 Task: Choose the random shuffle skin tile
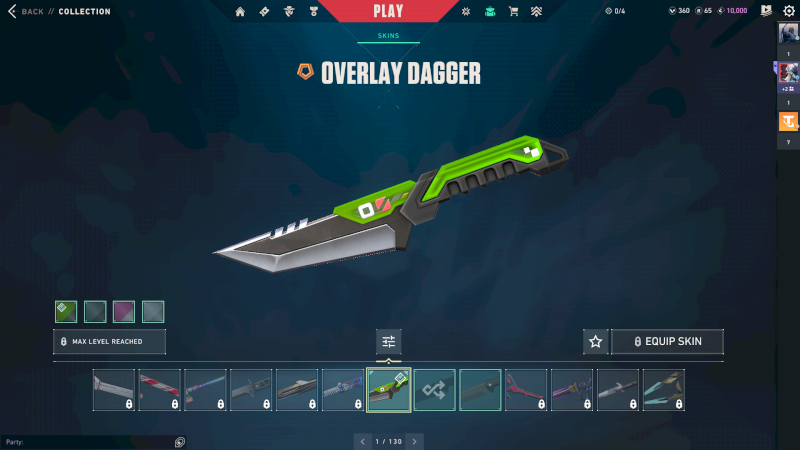point(435,390)
